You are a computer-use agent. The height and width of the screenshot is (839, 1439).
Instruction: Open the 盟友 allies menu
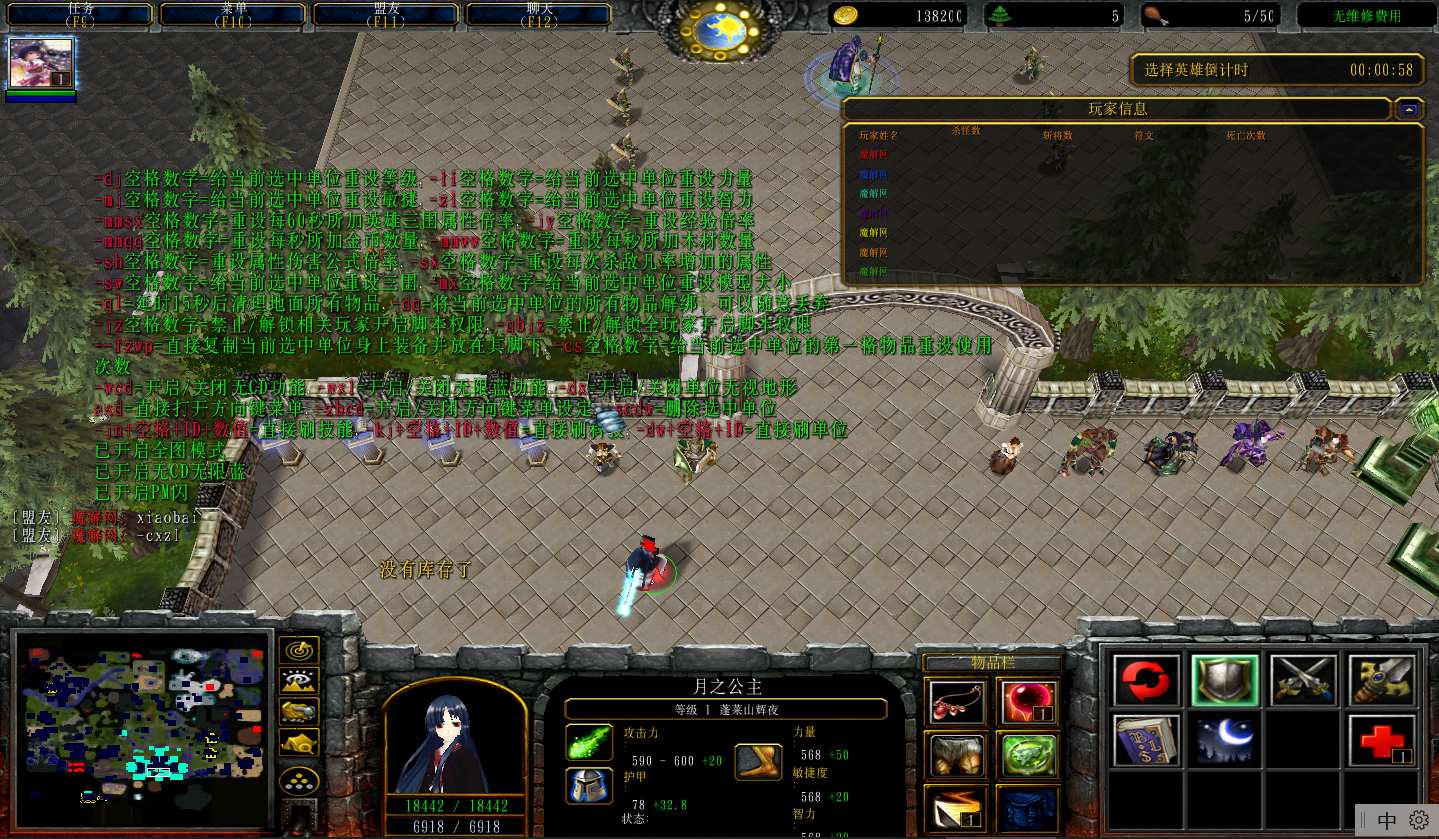click(x=388, y=14)
